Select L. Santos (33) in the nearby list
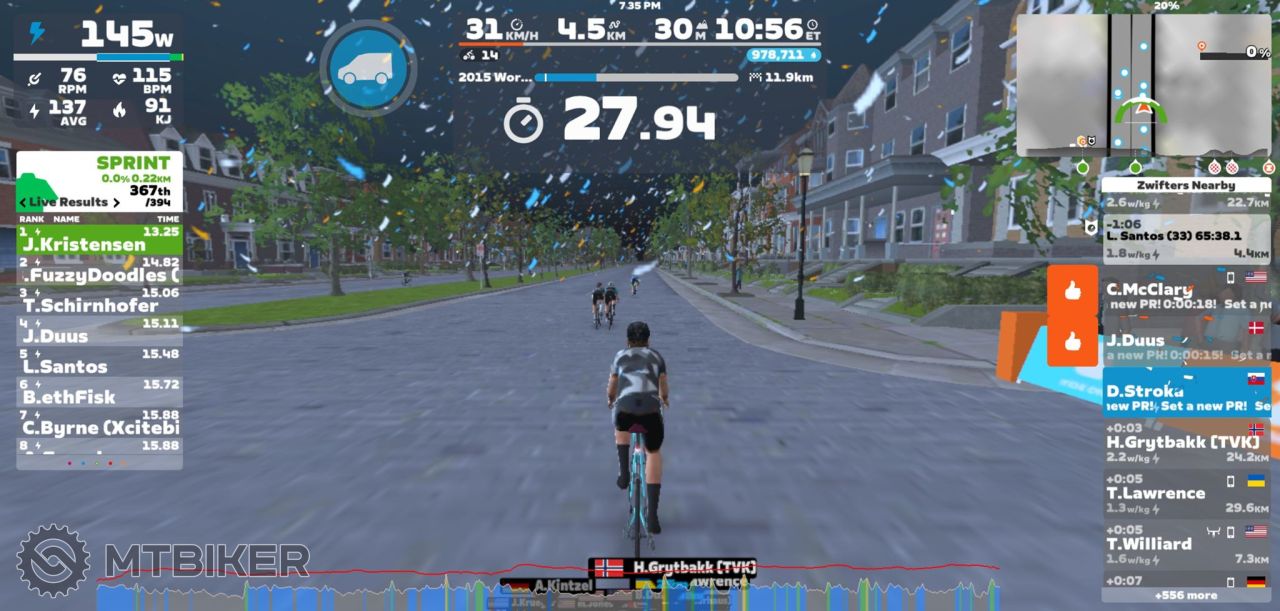The image size is (1280, 611). point(1186,237)
